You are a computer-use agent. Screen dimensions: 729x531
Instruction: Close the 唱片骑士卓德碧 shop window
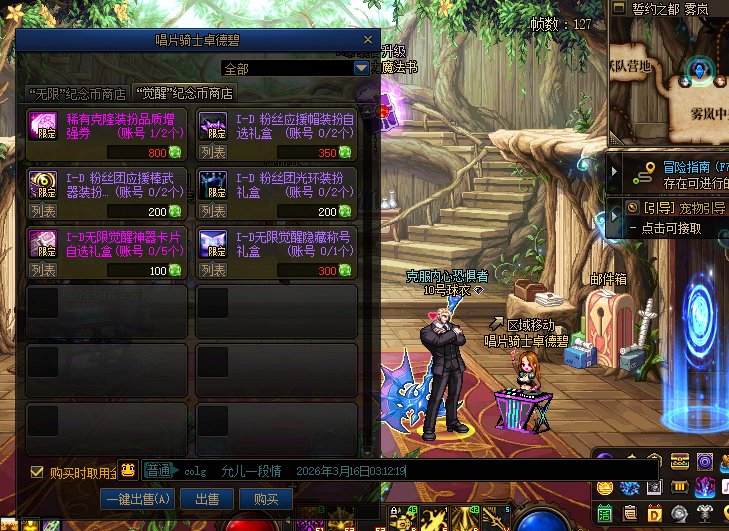tap(368, 39)
